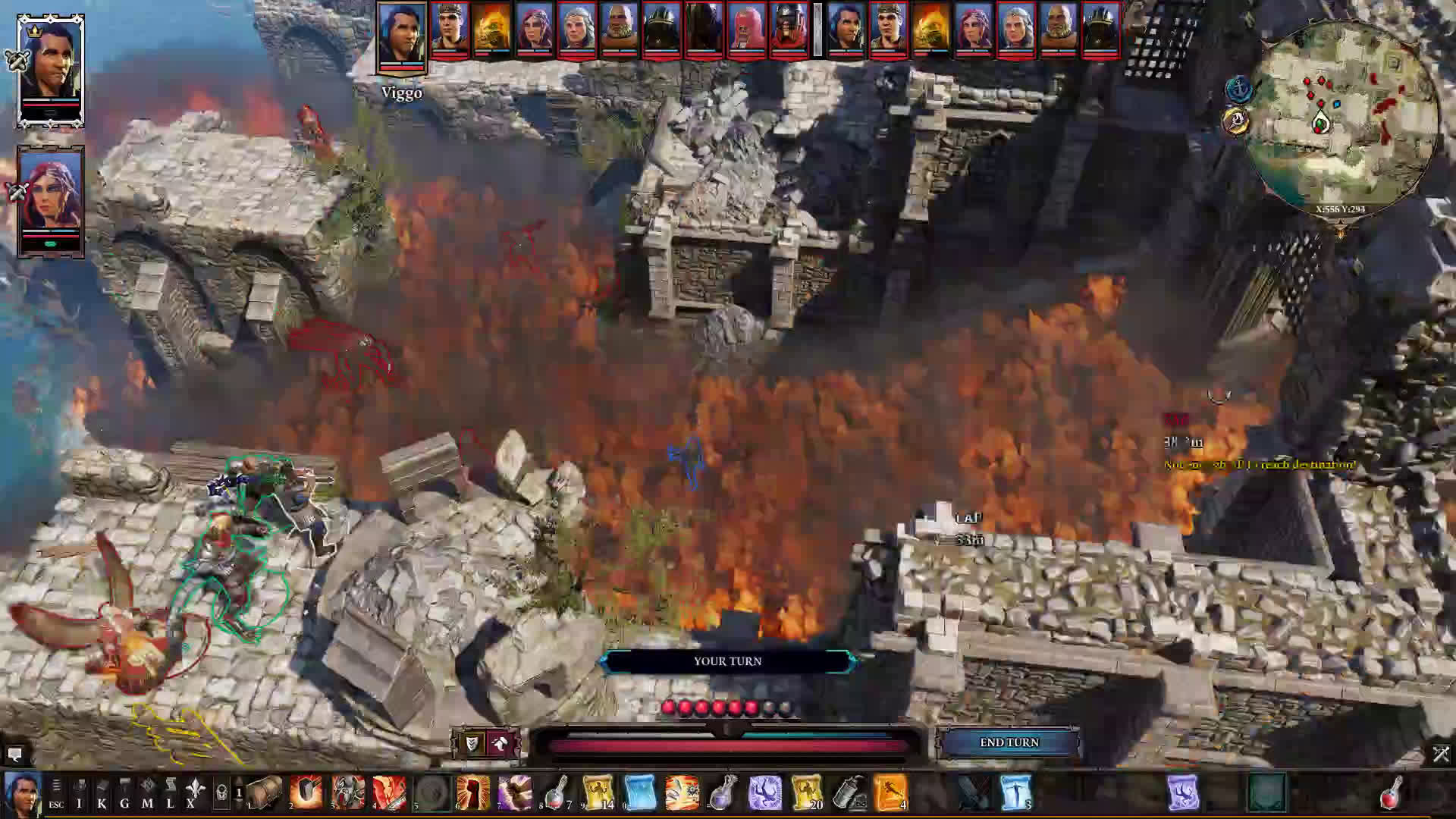Viewport: 1456px width, 819px height.
Task: Drink the red potion at hotbar's end
Action: pyautogui.click(x=1392, y=792)
